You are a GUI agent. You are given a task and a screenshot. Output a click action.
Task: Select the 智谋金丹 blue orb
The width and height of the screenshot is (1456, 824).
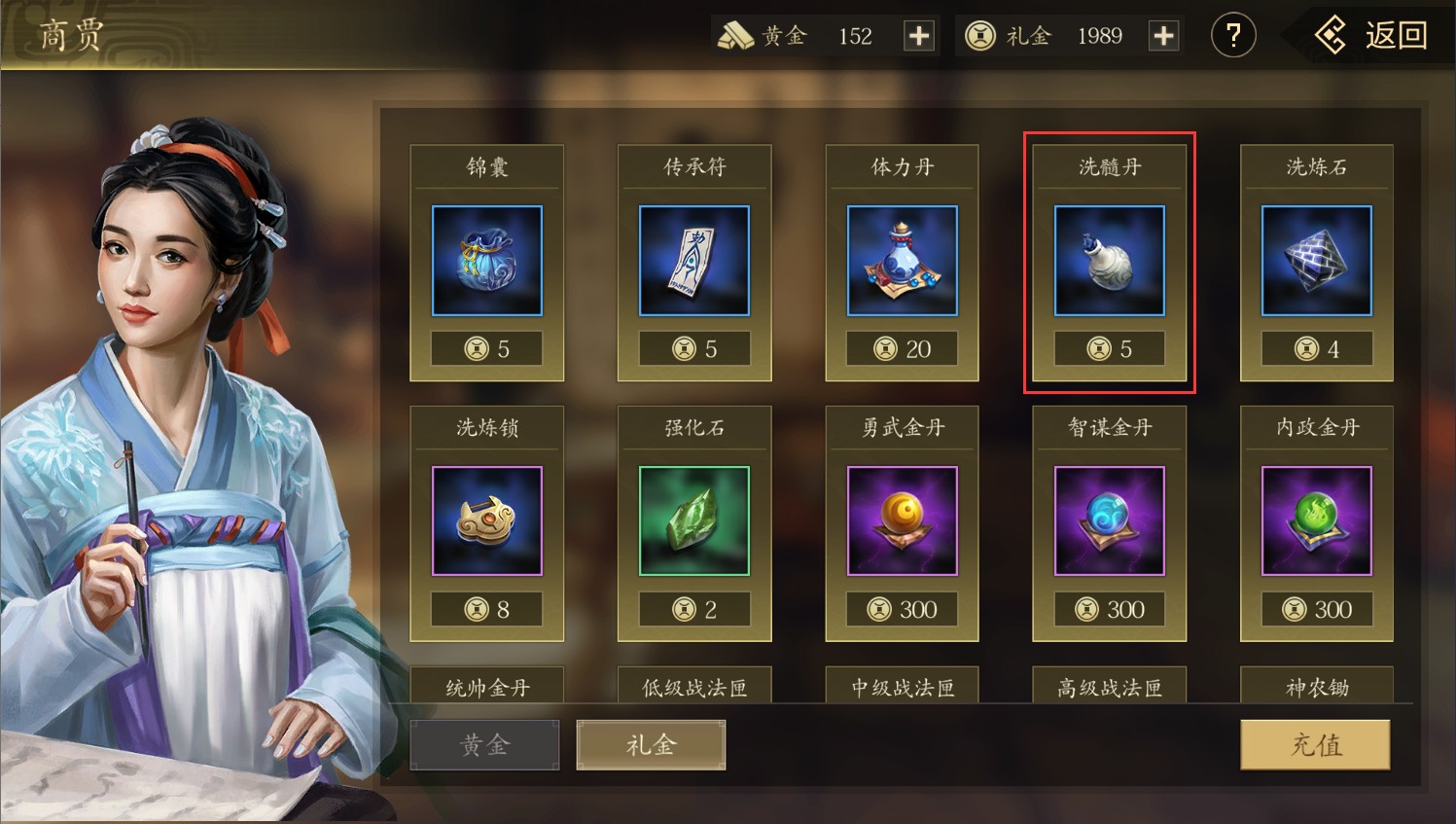pyautogui.click(x=1109, y=521)
